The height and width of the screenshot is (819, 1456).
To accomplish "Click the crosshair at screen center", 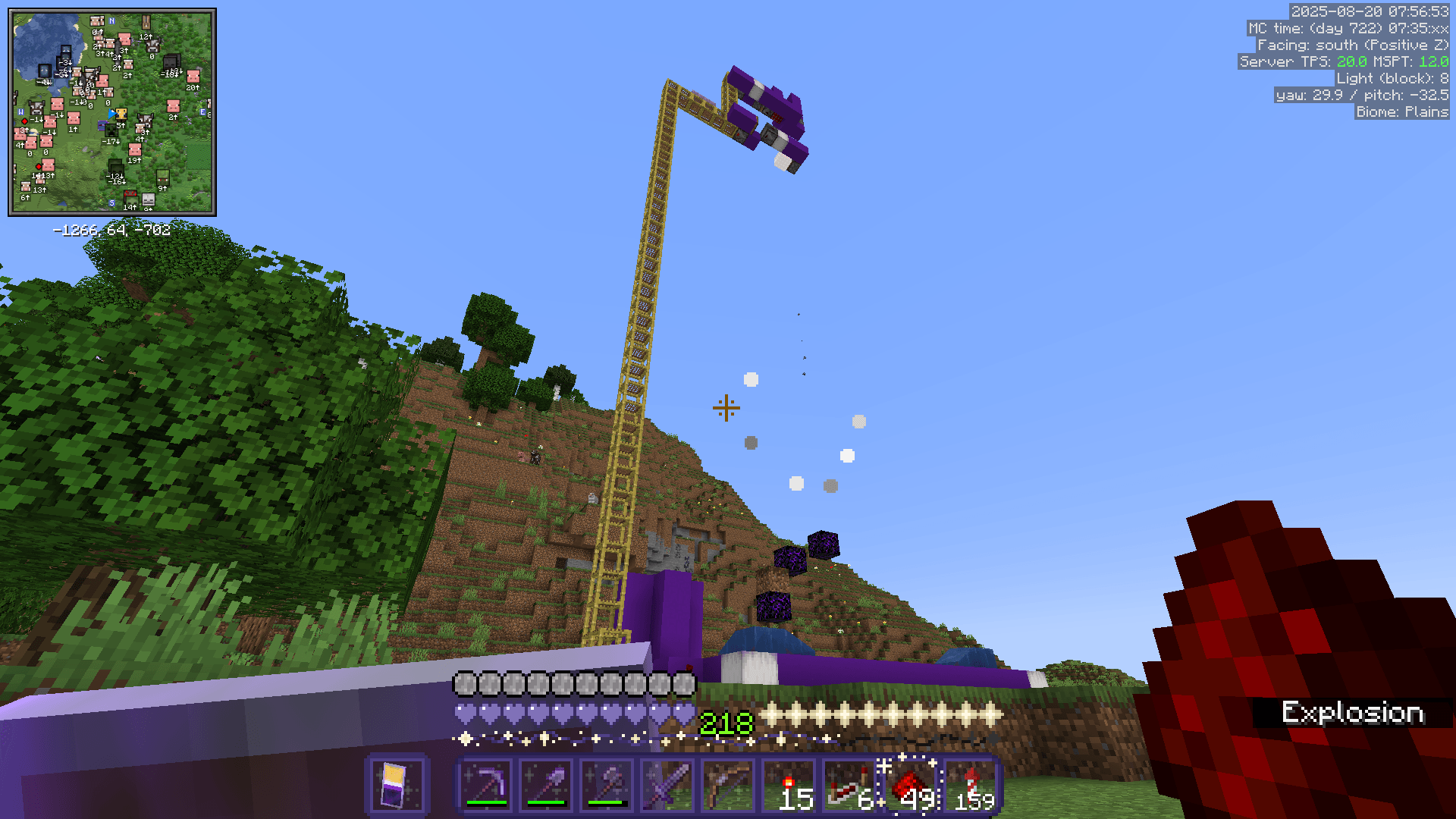I will coord(726,408).
